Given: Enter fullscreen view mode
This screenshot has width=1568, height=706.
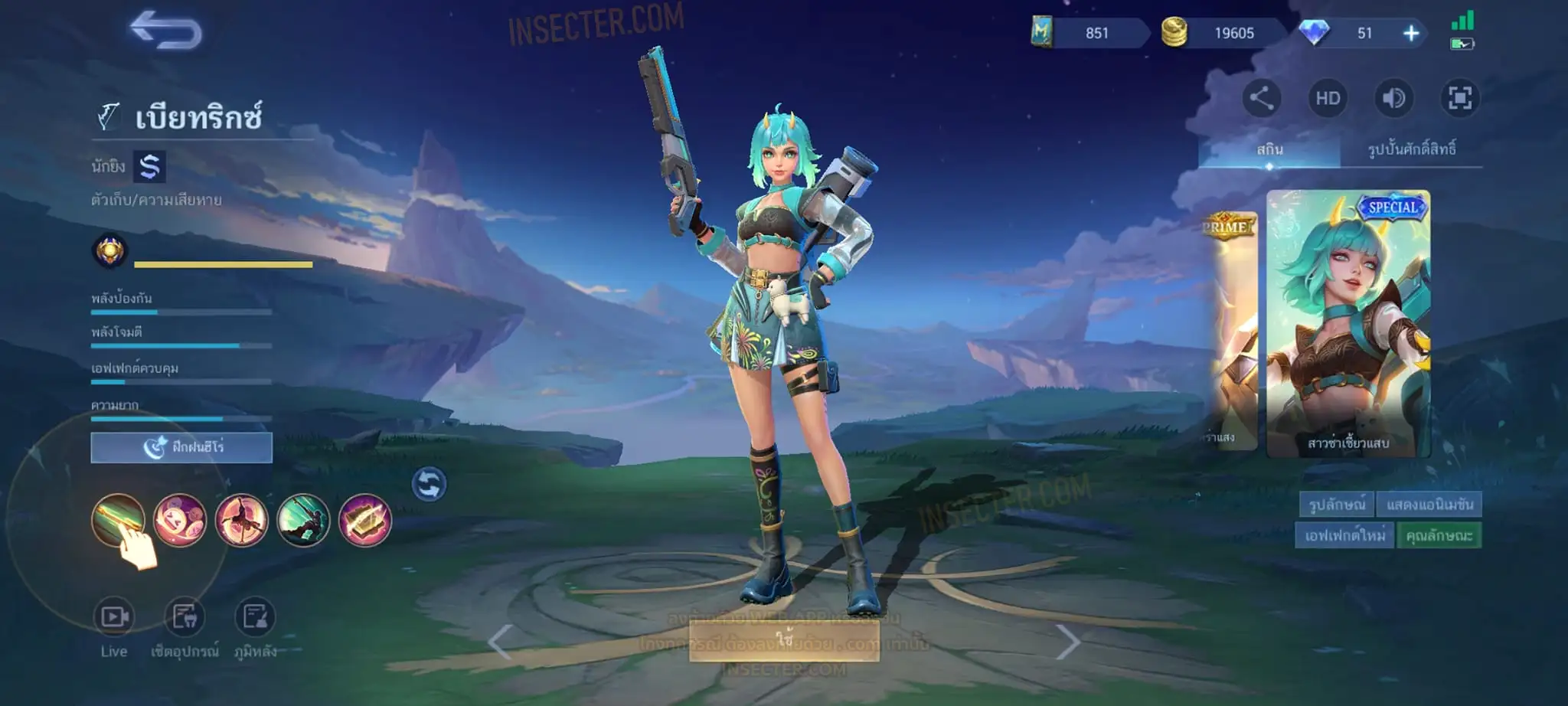Looking at the screenshot, I should (1459, 98).
